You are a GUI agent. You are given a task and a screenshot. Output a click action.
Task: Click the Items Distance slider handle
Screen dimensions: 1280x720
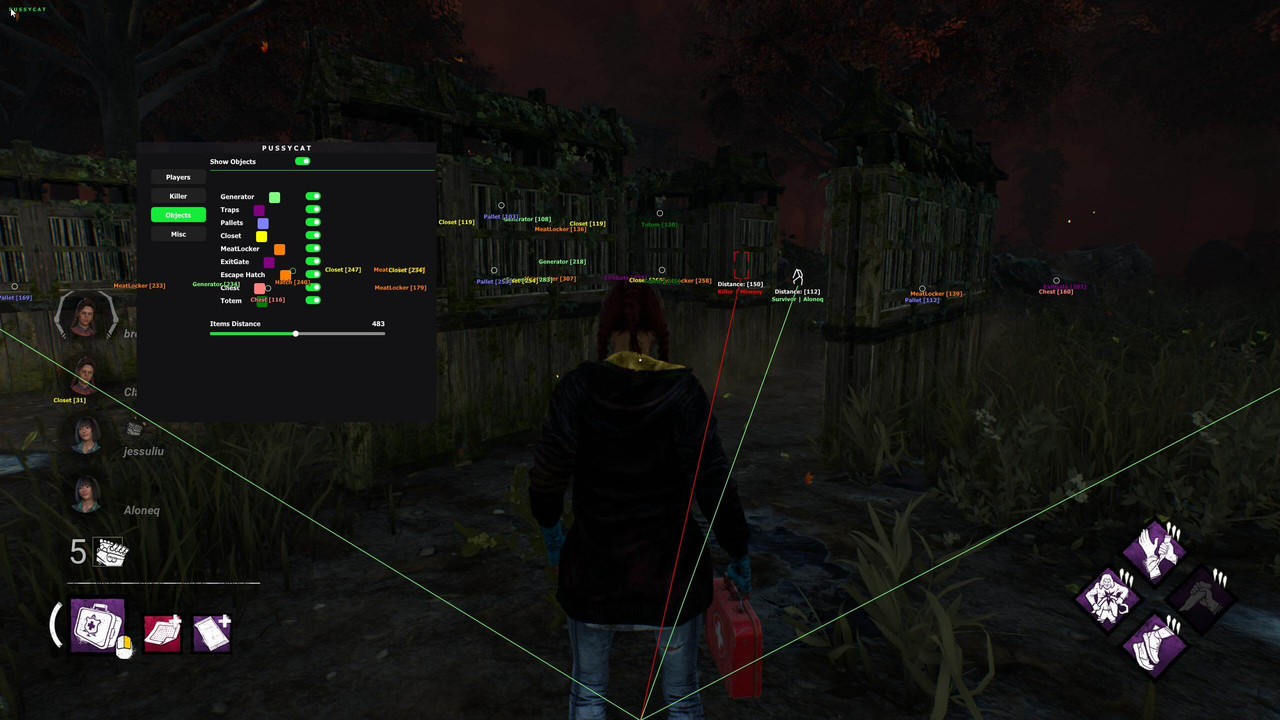click(x=295, y=333)
